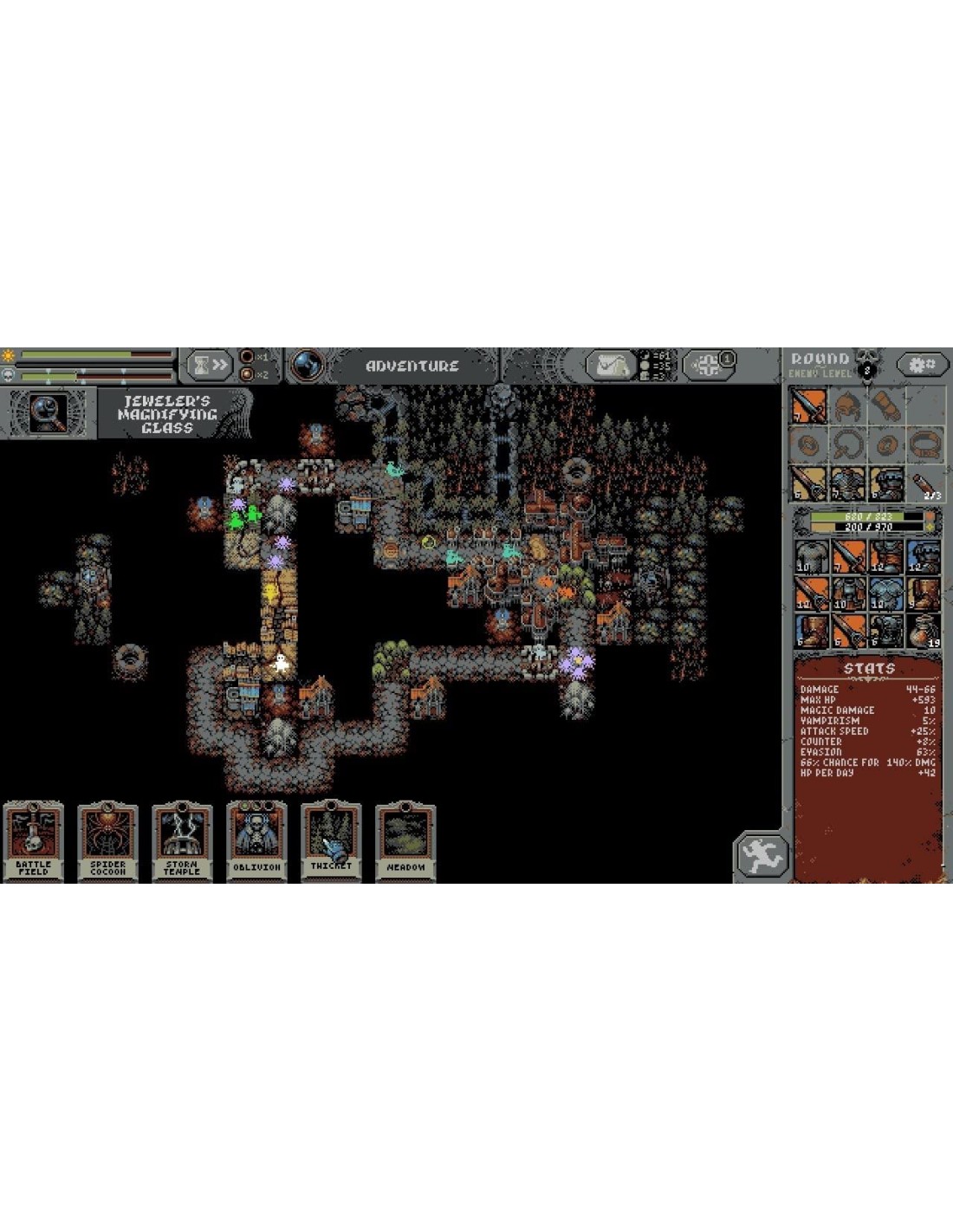Image resolution: width=953 pixels, height=1232 pixels.
Task: Select the loot jar with count 19
Action: (x=924, y=631)
